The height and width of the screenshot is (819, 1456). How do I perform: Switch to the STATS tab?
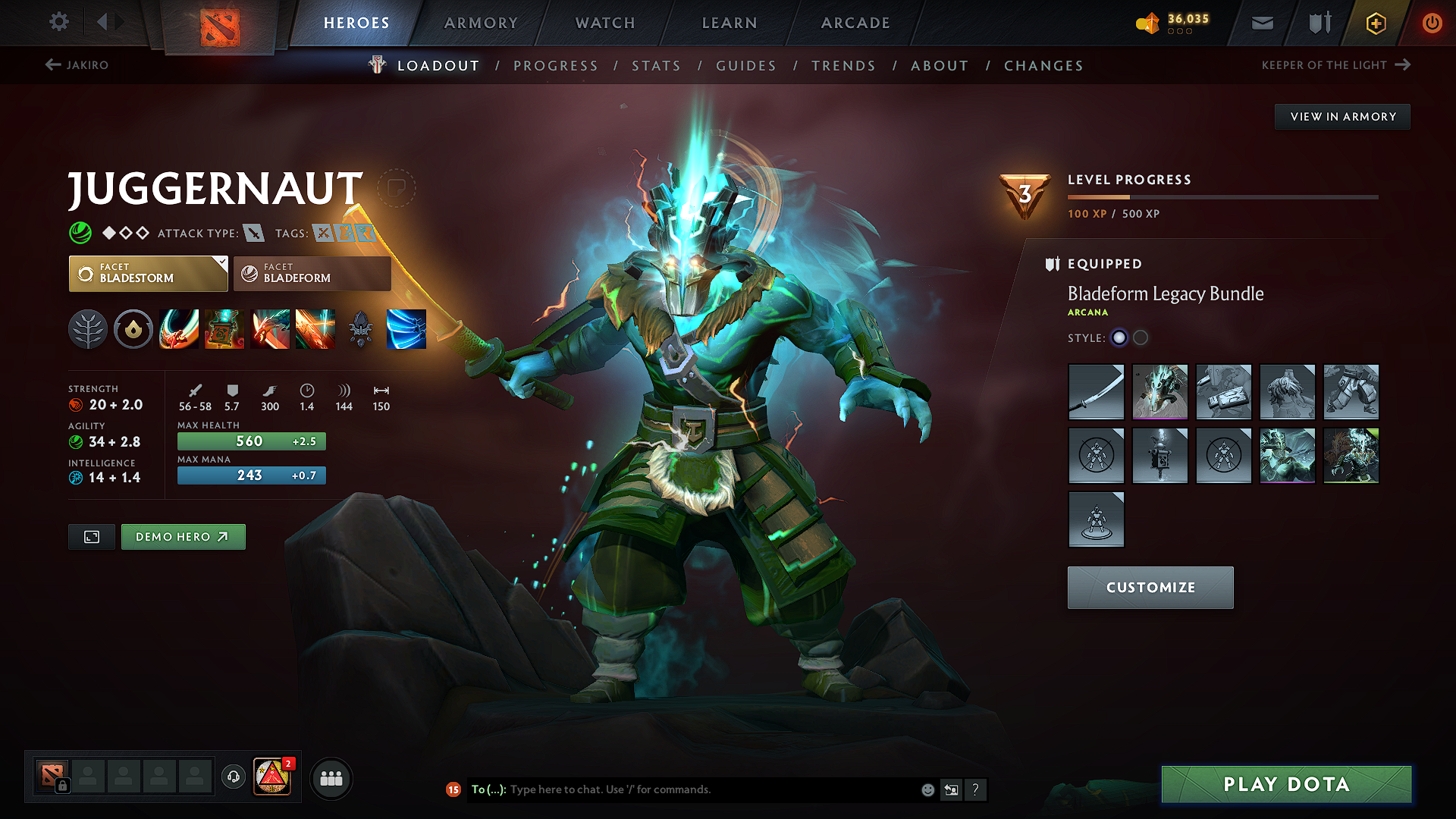click(656, 65)
